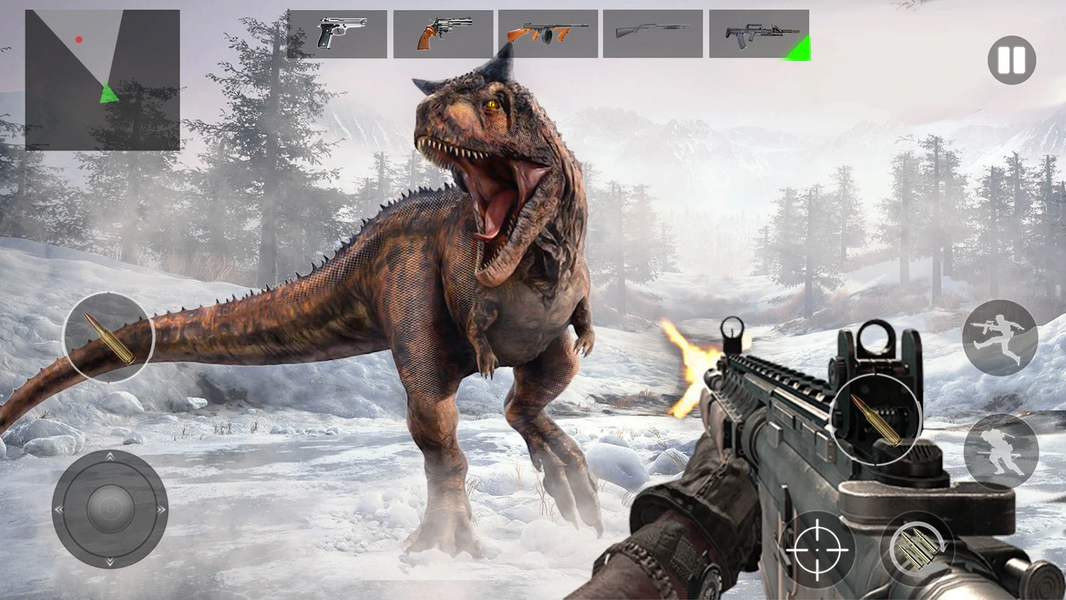Choose the shotgun weapon slot
The height and width of the screenshot is (600, 1066).
click(653, 34)
